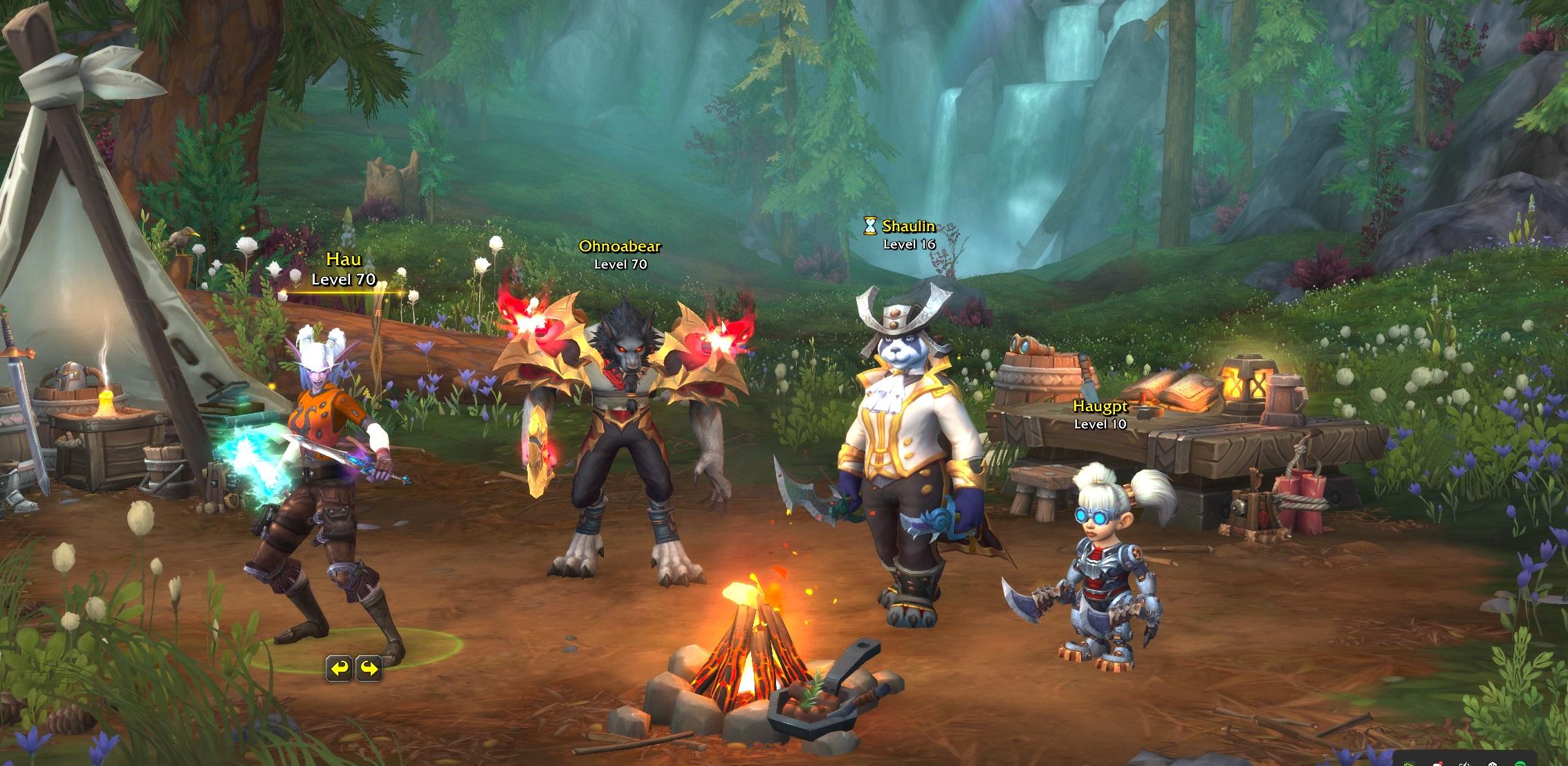Select the Haugpt Level 10 nameplate
1568x766 pixels.
coord(1100,414)
